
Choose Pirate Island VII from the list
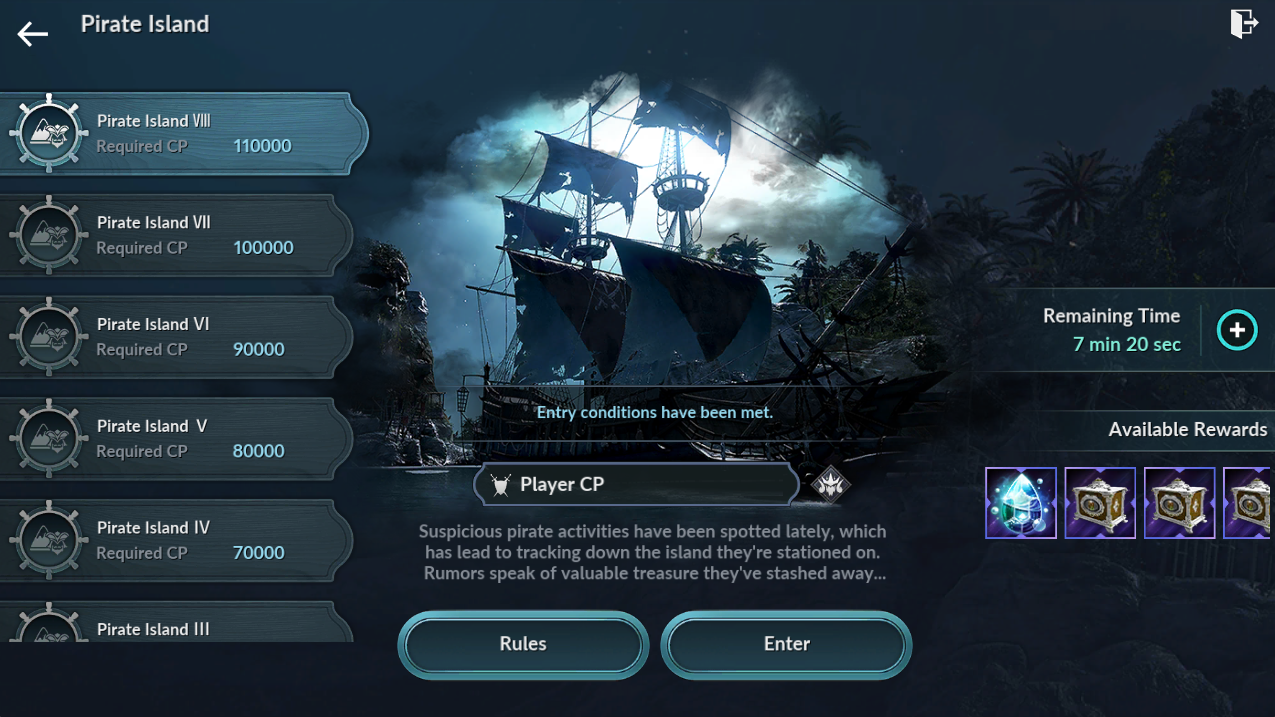click(175, 235)
